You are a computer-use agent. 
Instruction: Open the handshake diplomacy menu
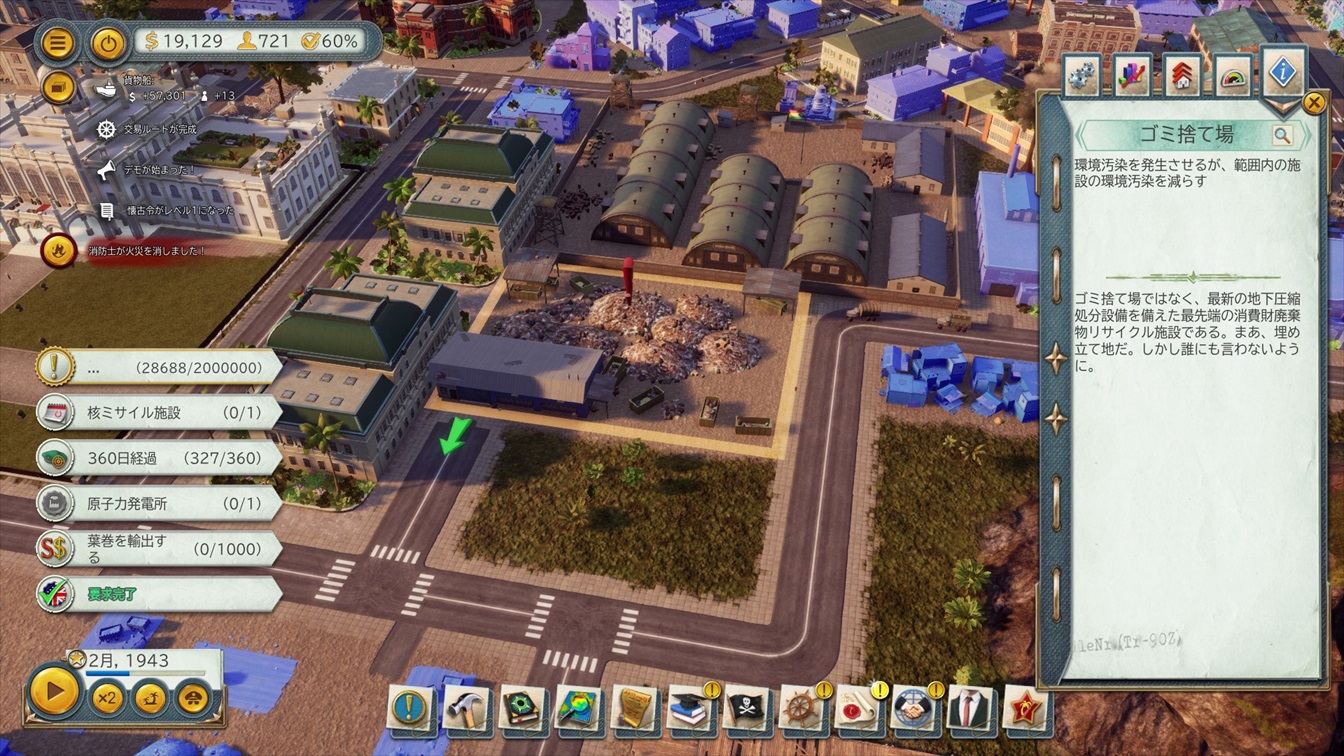(914, 708)
